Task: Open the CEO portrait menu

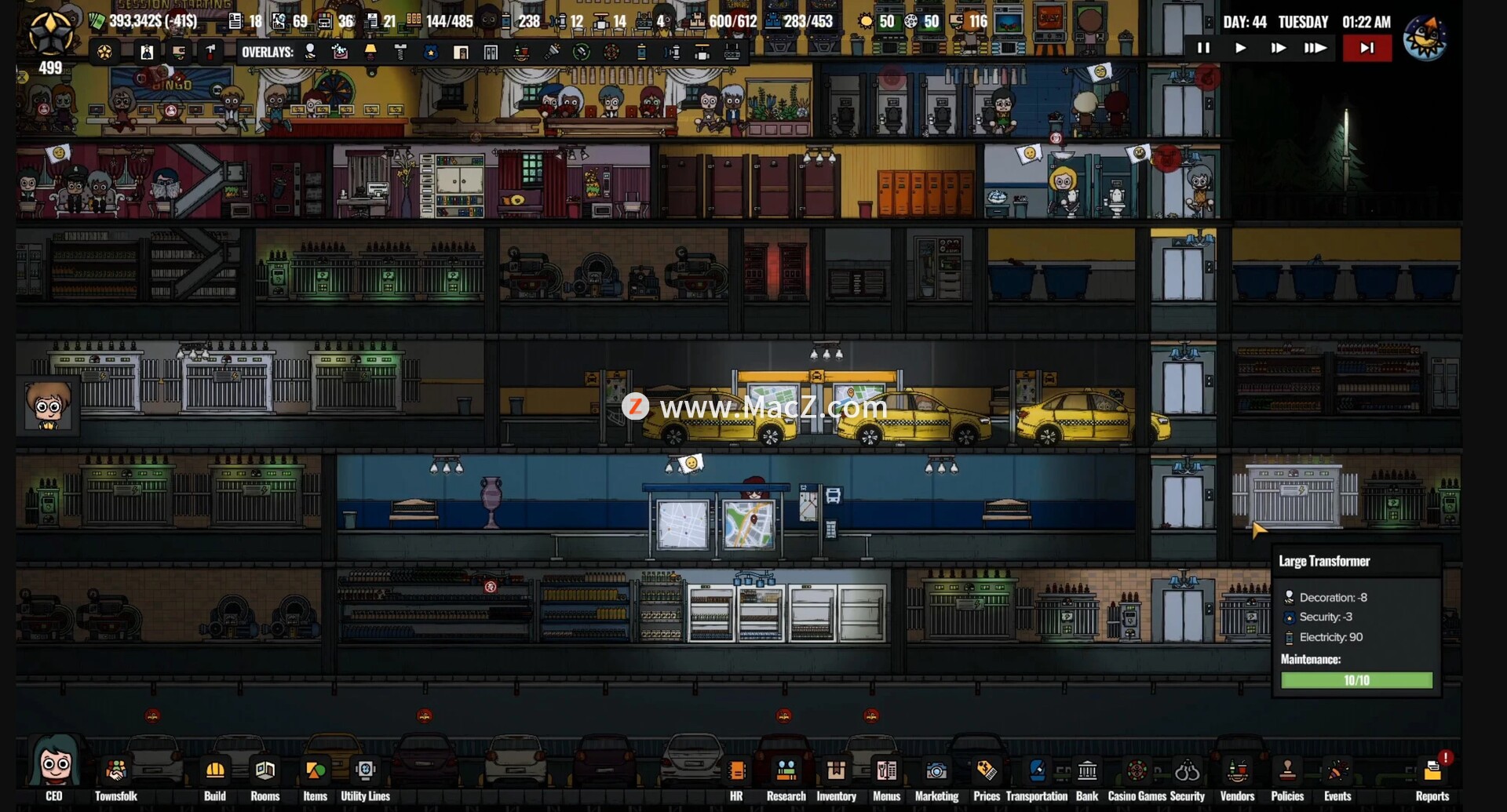Action: (53, 765)
